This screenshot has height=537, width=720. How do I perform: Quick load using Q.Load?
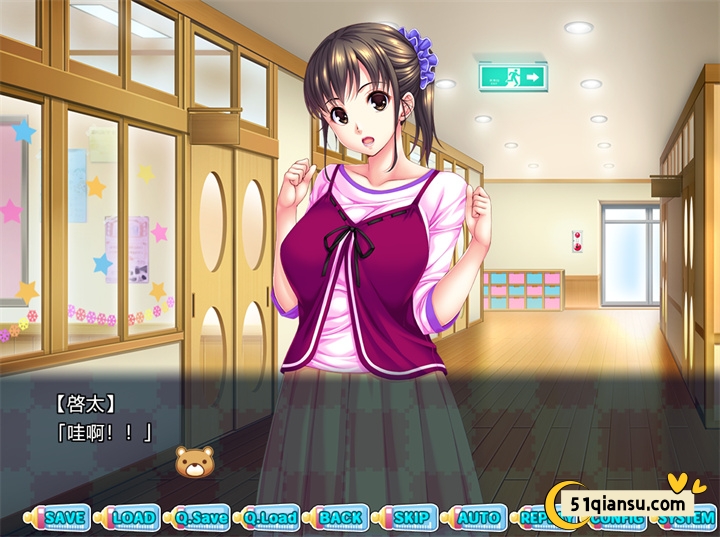point(270,518)
